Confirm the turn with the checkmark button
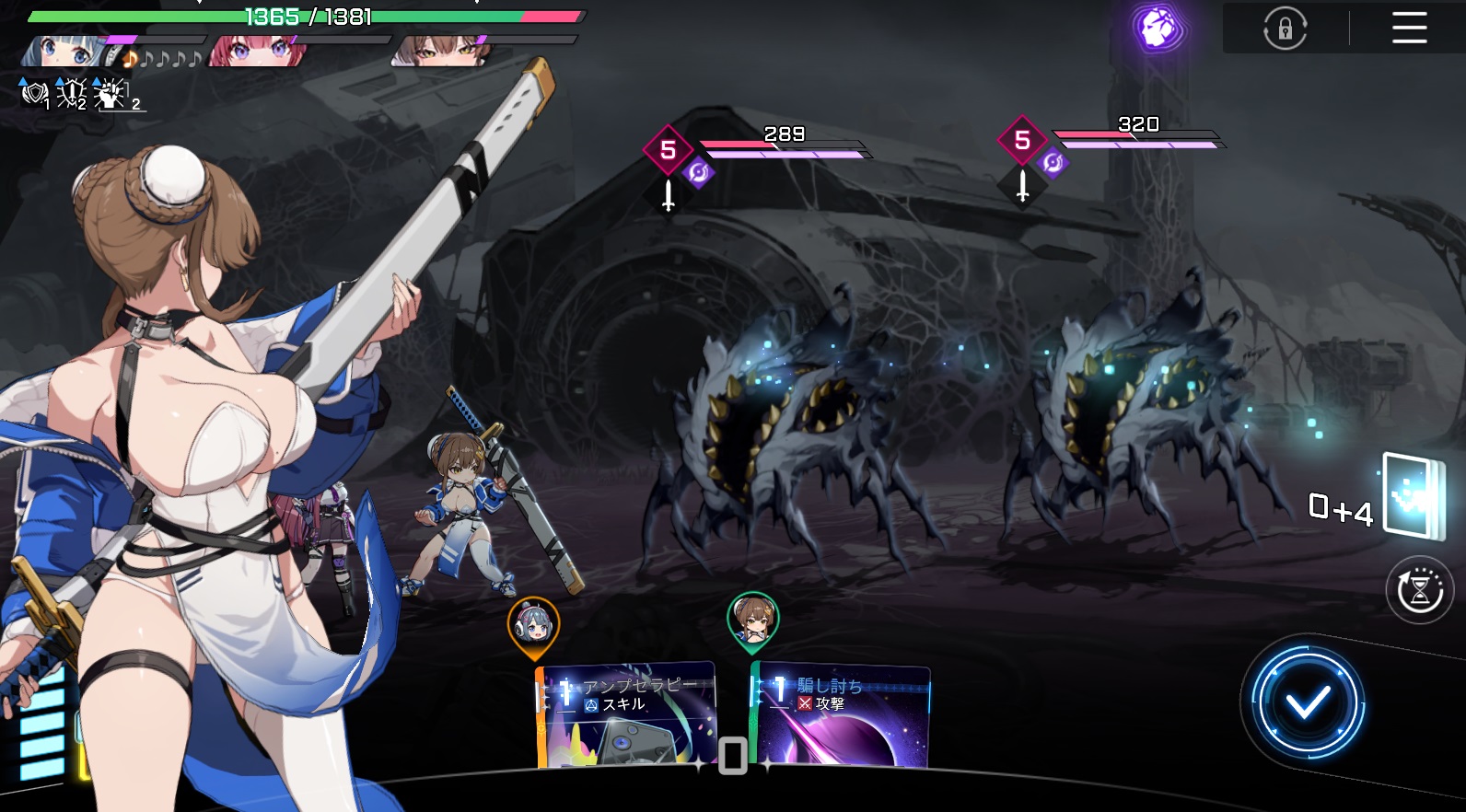 (1307, 702)
